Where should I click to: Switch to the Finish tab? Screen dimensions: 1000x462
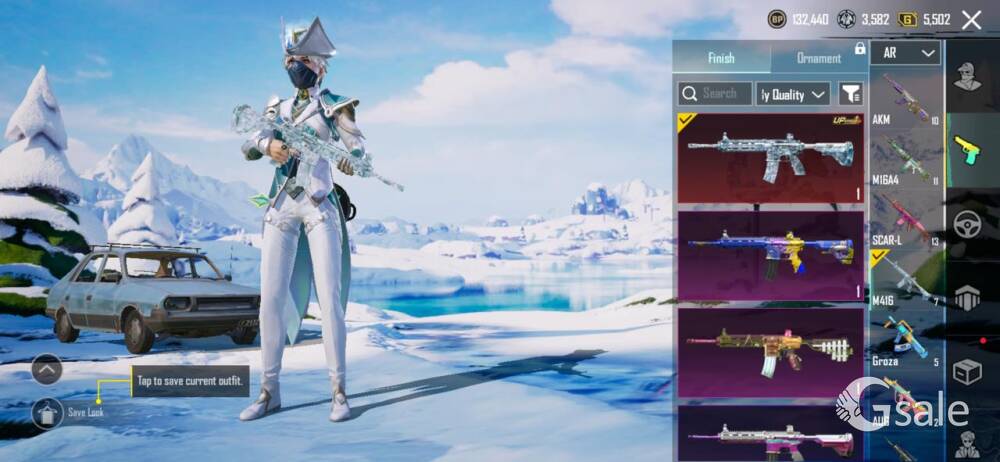click(x=721, y=58)
